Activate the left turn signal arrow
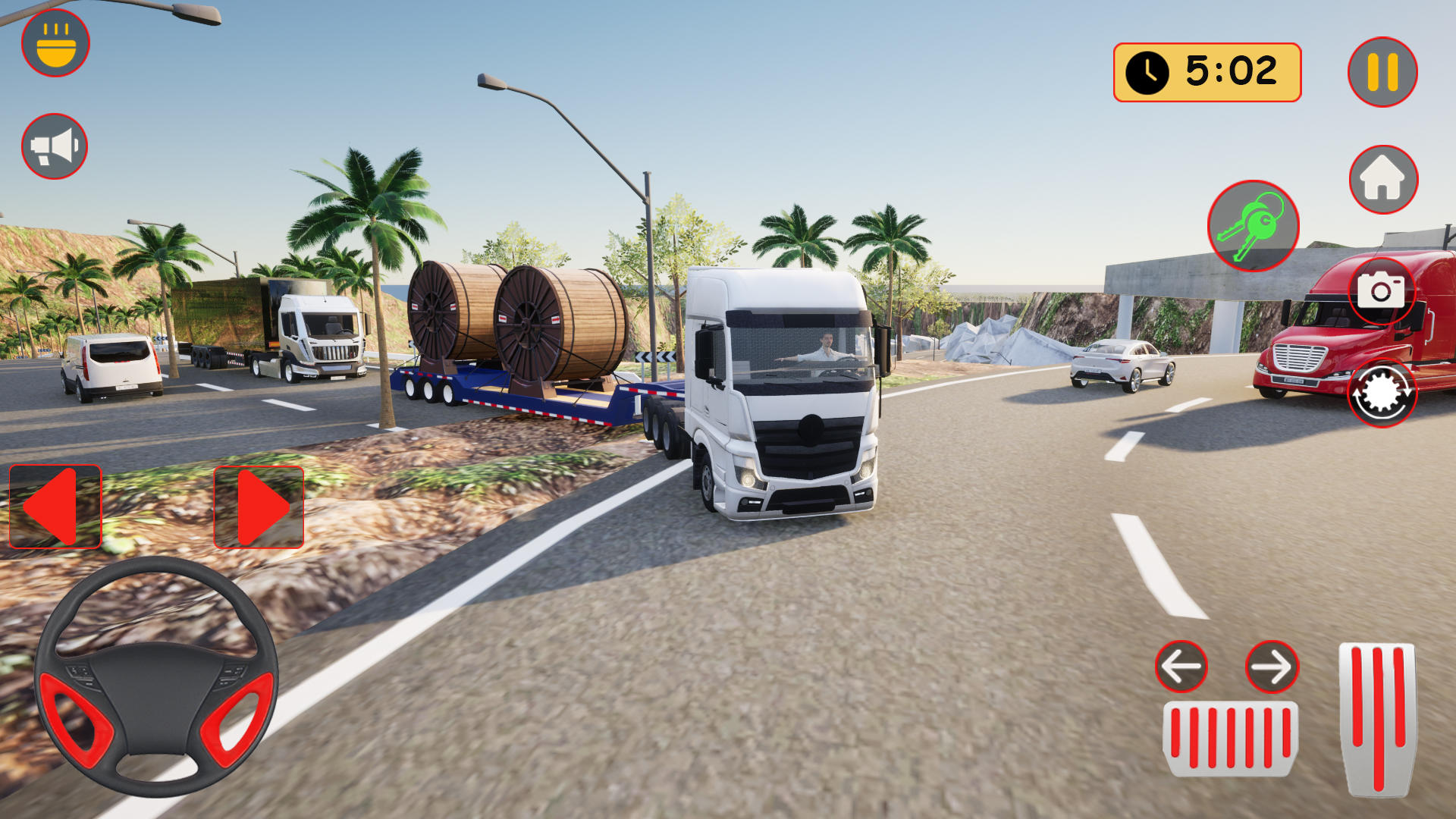This screenshot has height=819, width=1456. (1181, 666)
